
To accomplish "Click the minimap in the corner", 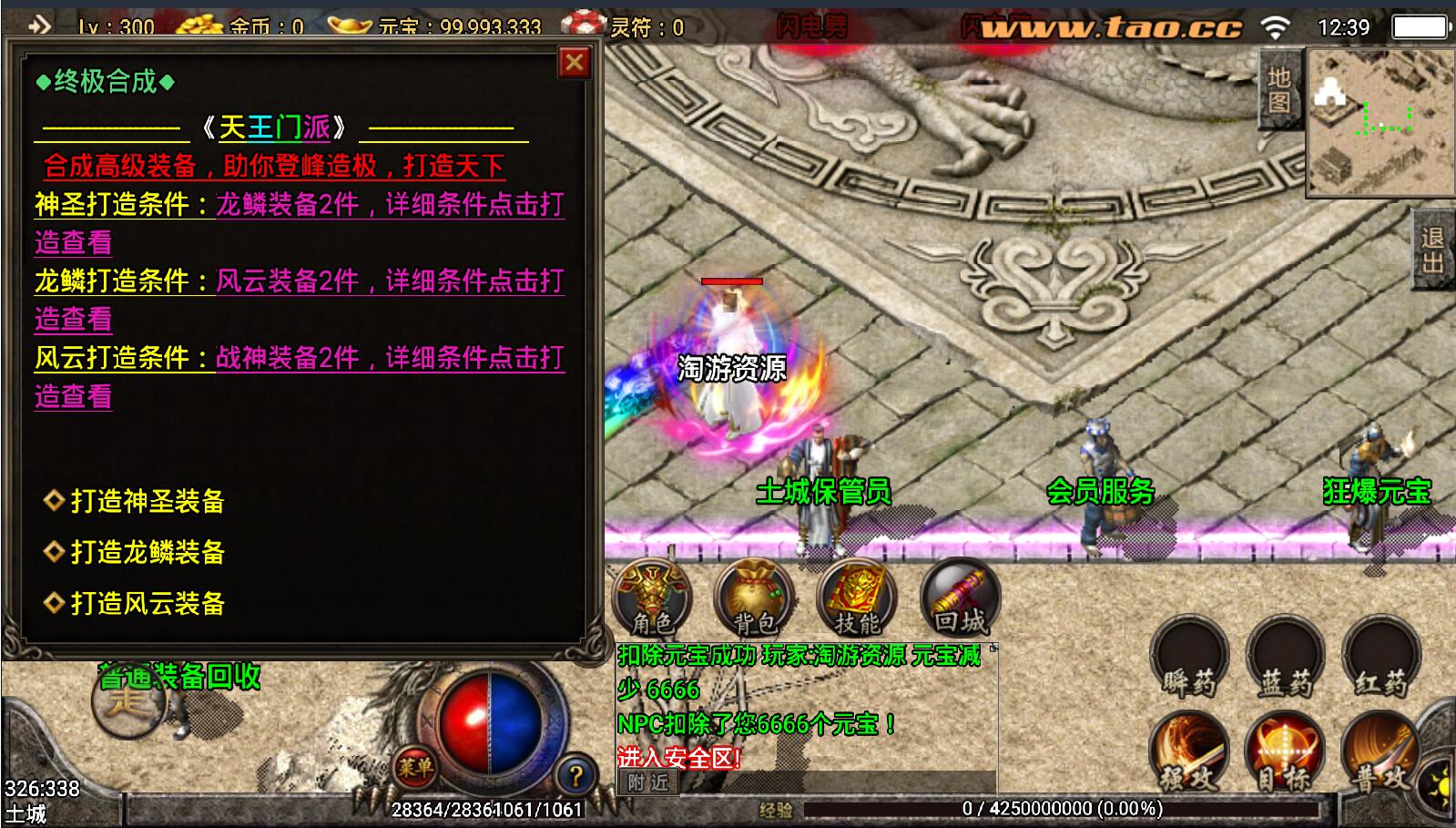I will [1379, 121].
